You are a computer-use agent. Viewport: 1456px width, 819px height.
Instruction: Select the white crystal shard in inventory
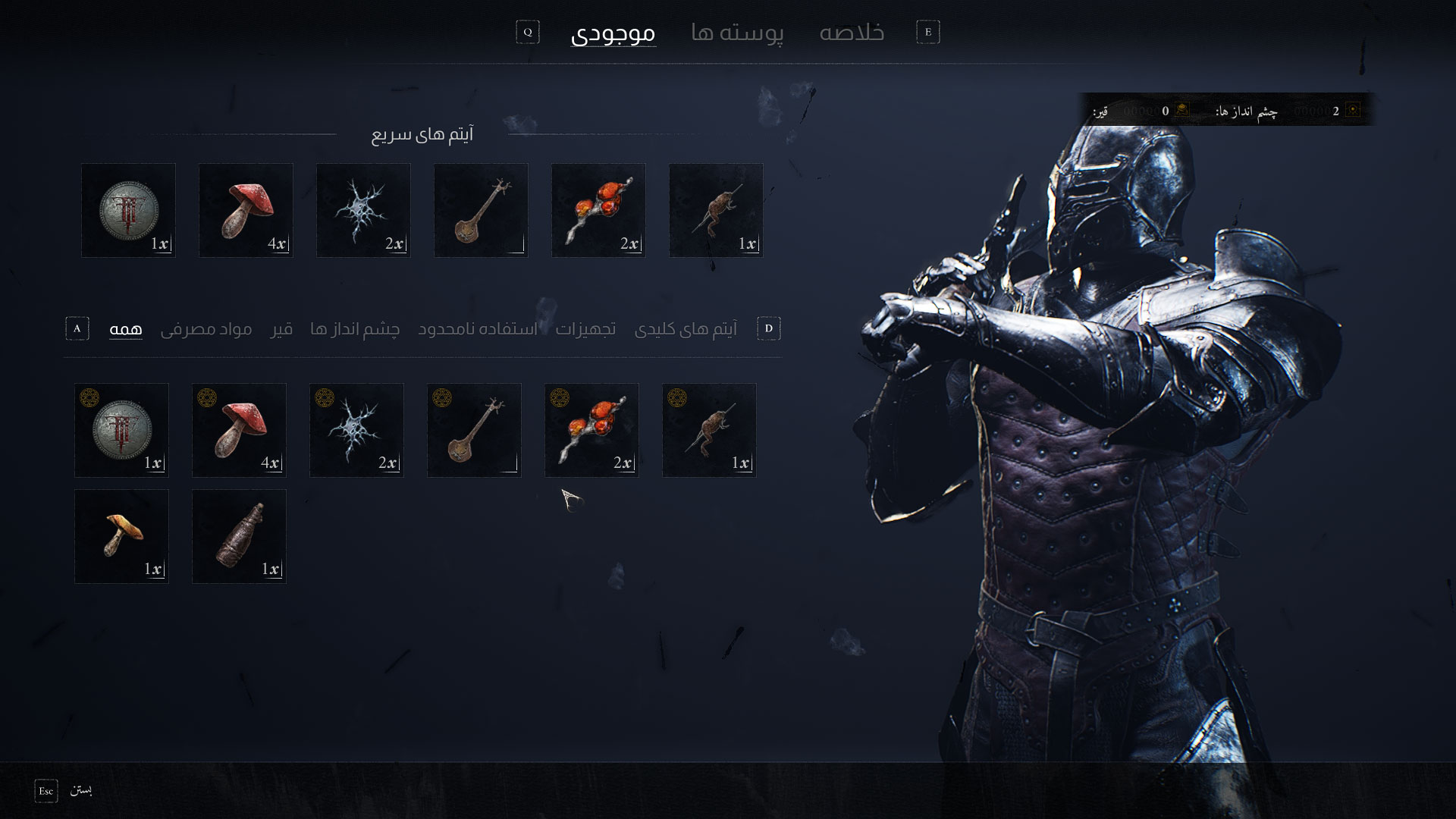tap(356, 430)
